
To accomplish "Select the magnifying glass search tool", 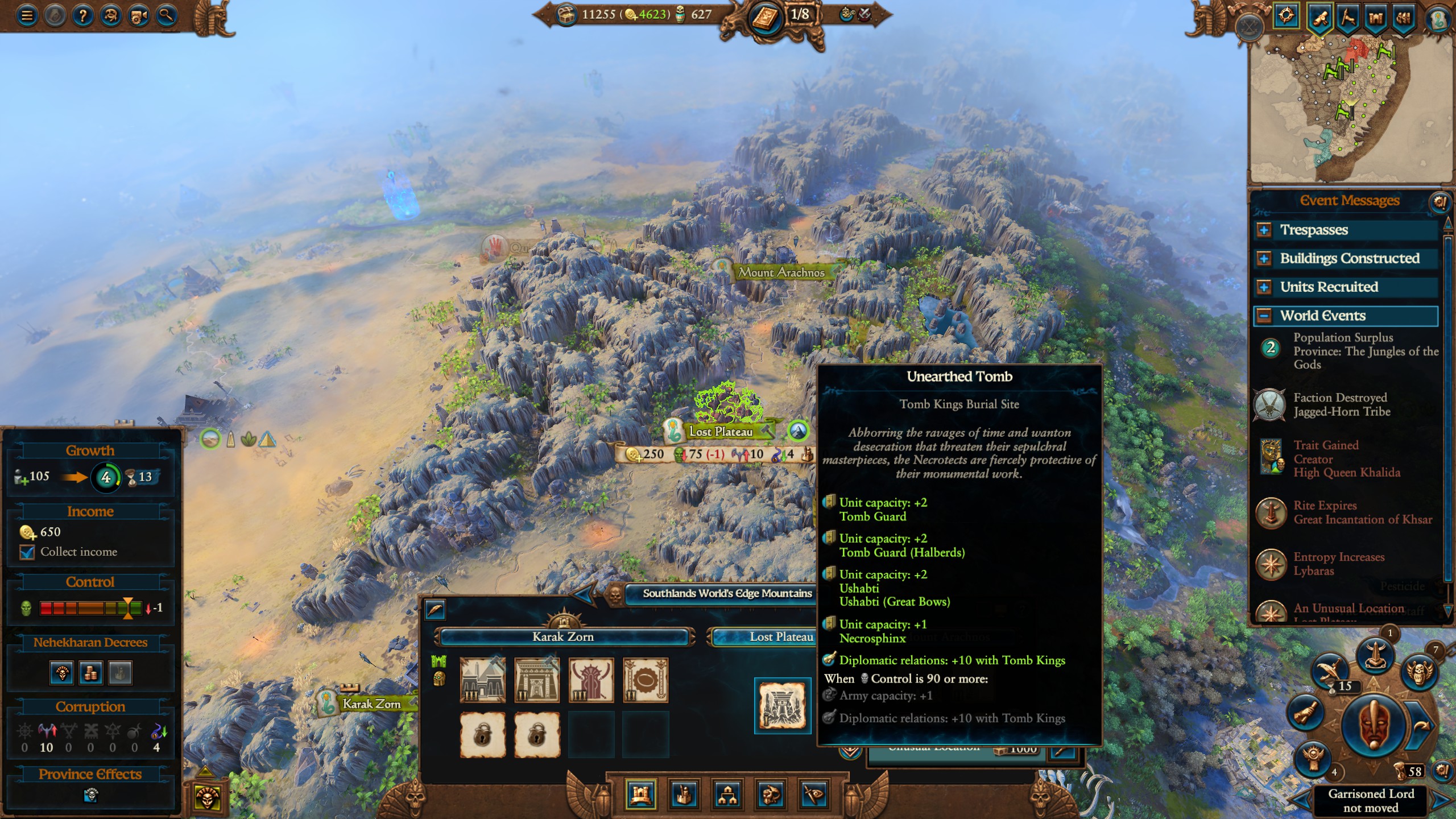I will pyautogui.click(x=167, y=15).
